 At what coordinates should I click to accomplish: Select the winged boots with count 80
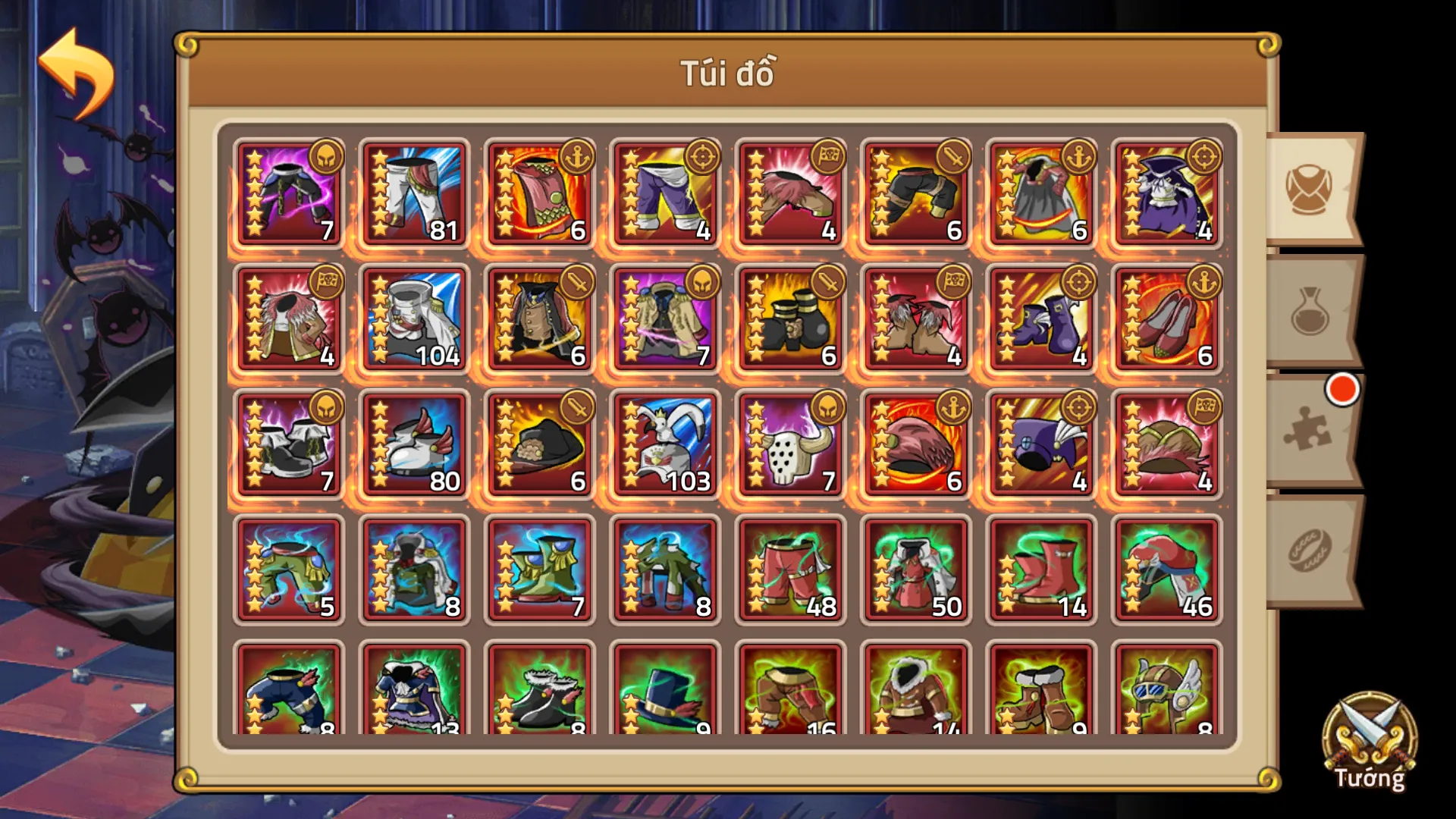(413, 444)
